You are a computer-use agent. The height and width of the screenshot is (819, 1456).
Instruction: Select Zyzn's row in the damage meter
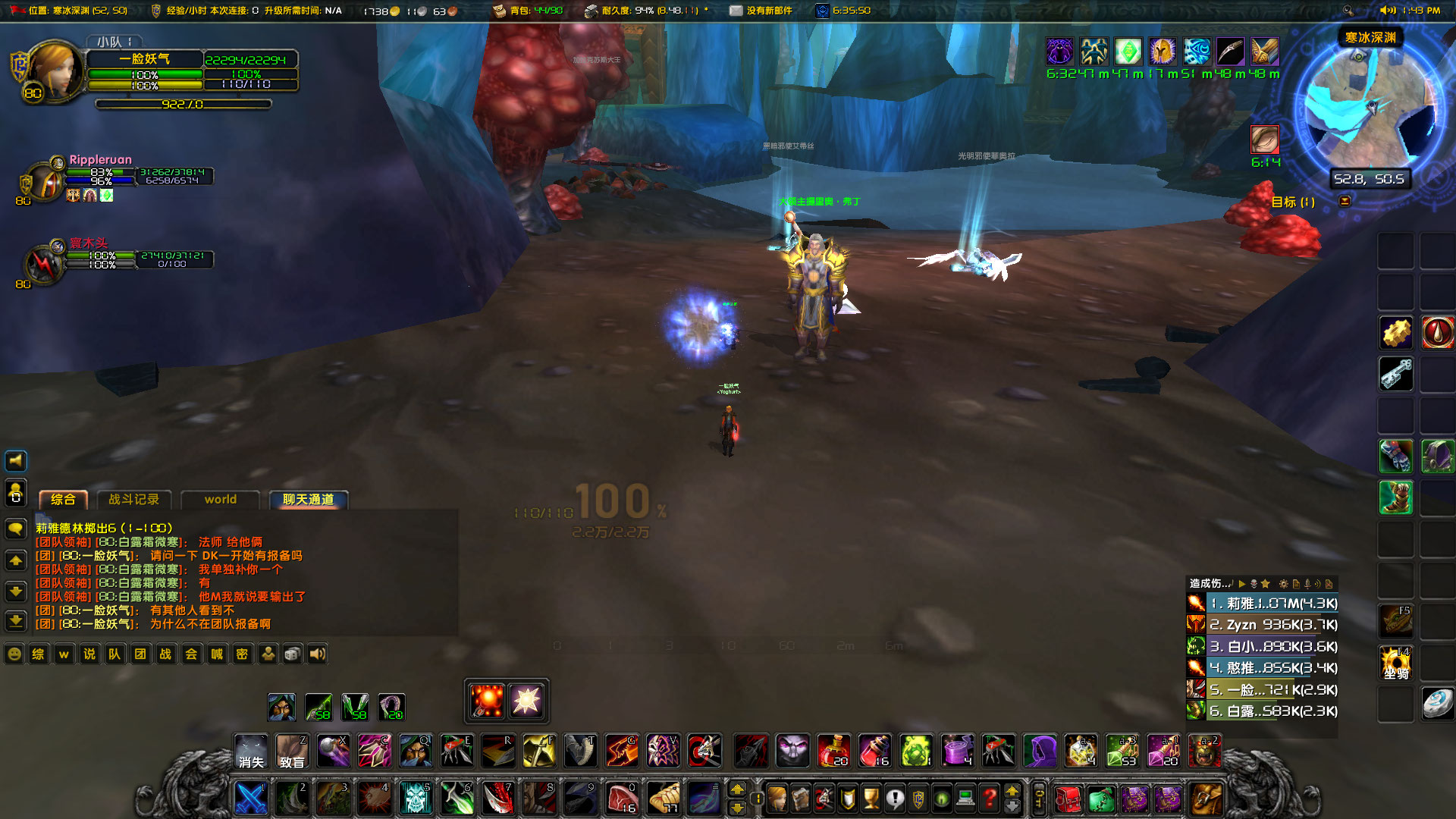[x=1261, y=625]
